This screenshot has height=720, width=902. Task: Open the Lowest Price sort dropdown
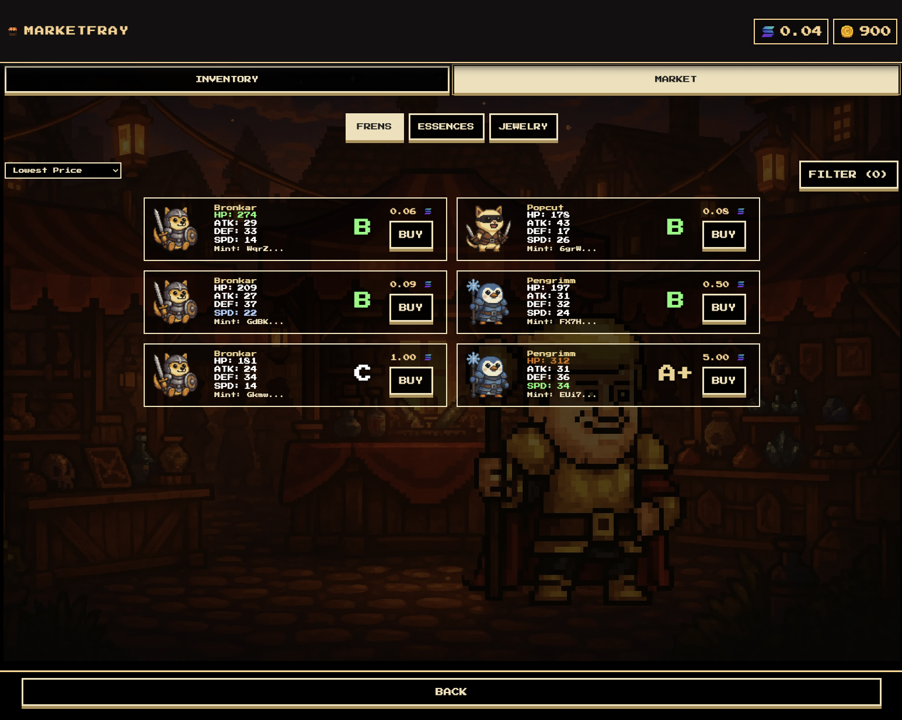(63, 171)
